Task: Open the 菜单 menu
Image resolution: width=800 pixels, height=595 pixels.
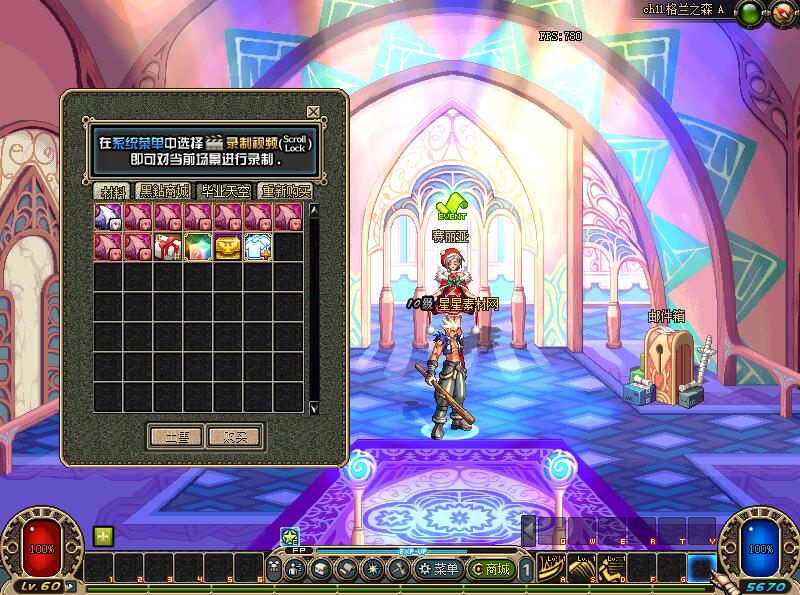Action: pos(440,569)
